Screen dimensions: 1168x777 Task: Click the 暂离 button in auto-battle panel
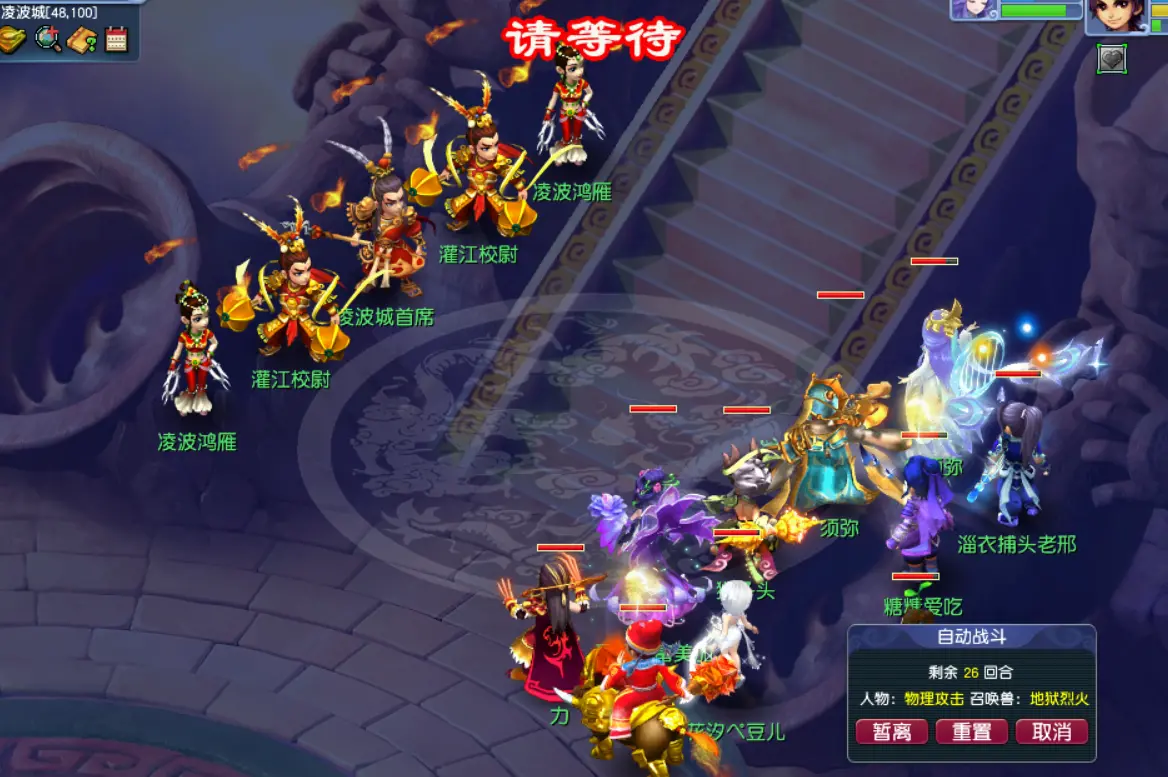coord(892,731)
